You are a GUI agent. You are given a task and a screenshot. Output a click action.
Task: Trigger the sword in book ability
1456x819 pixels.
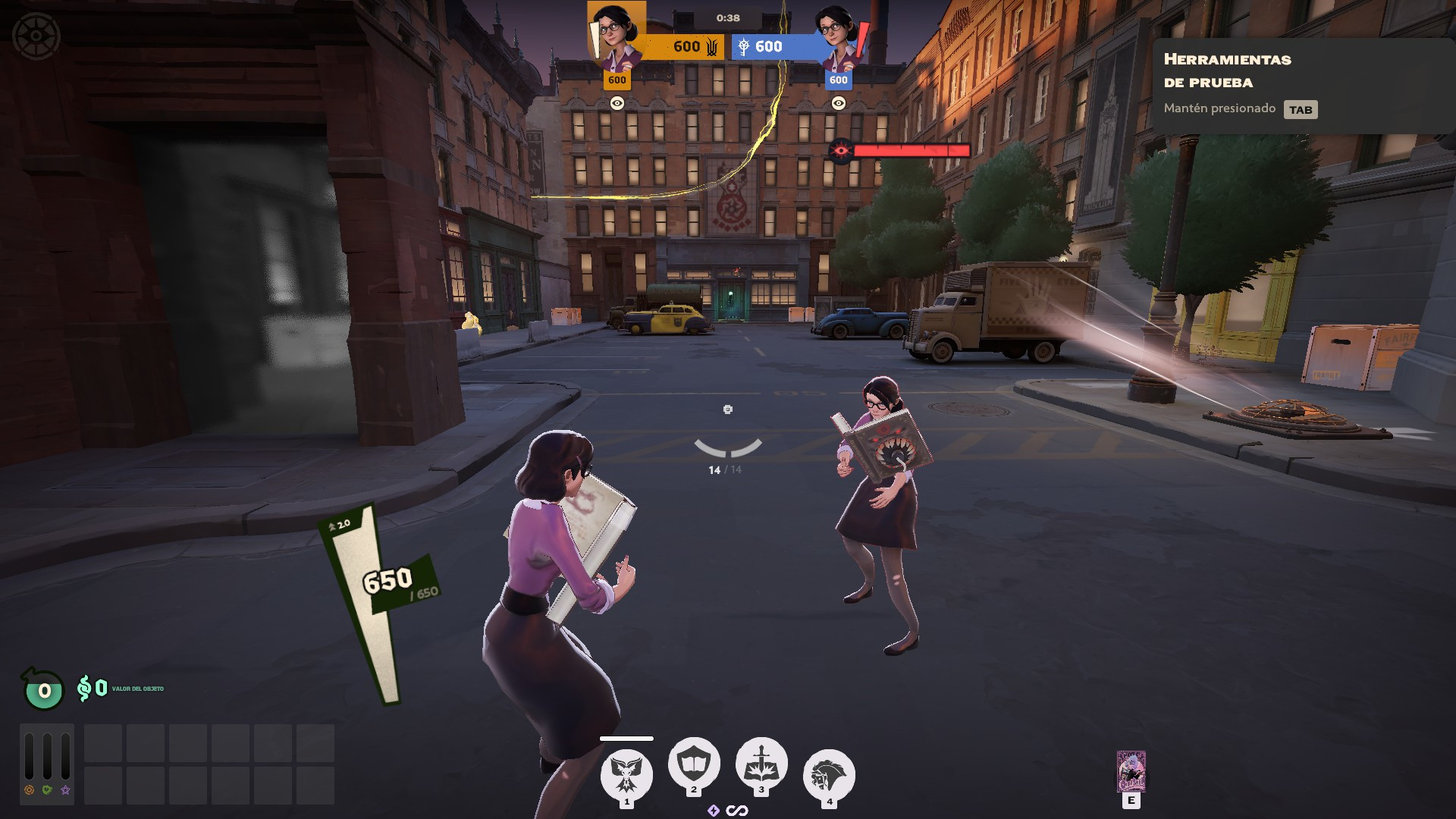tap(761, 764)
